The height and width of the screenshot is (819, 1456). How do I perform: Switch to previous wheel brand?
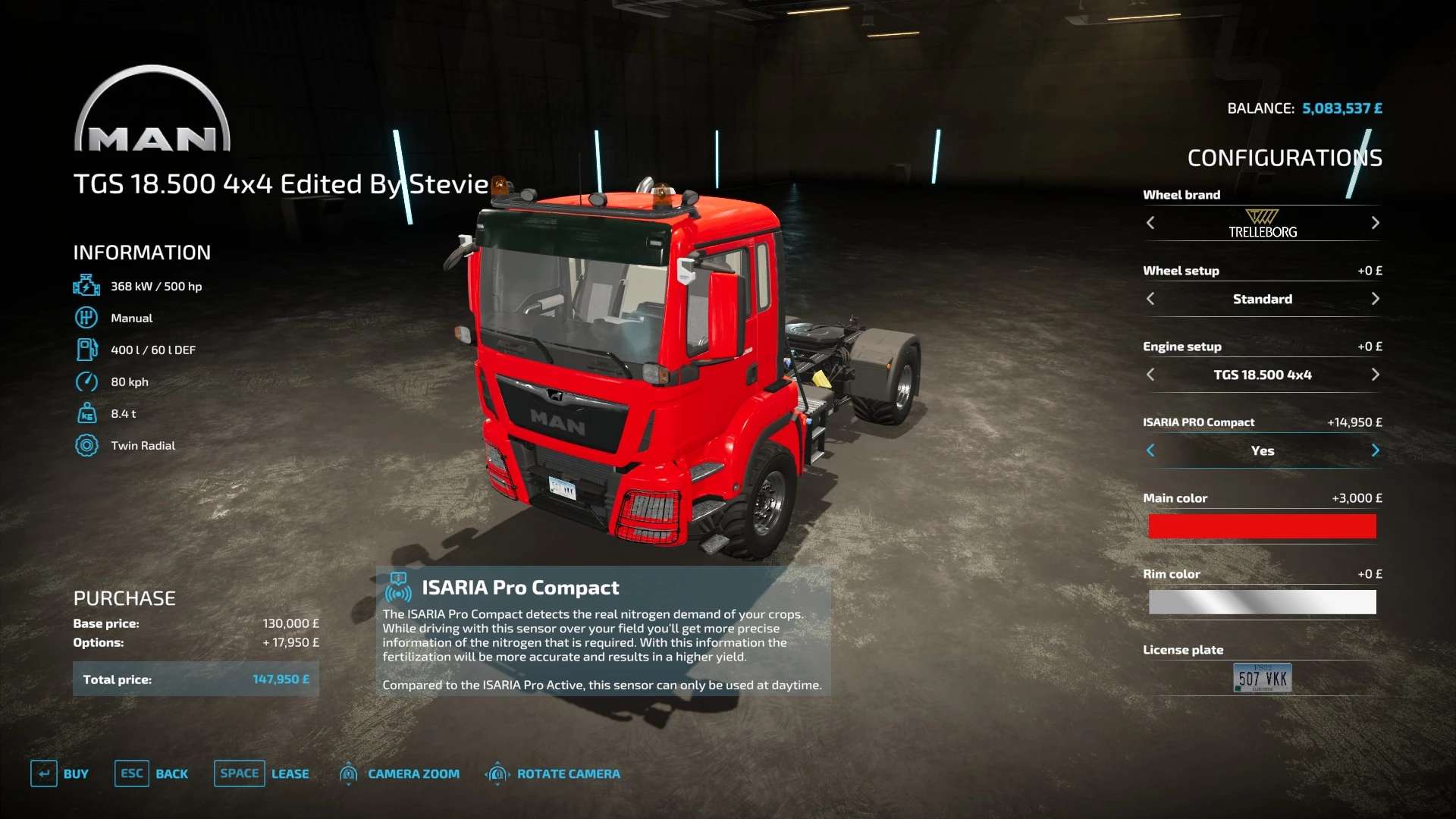(1150, 223)
